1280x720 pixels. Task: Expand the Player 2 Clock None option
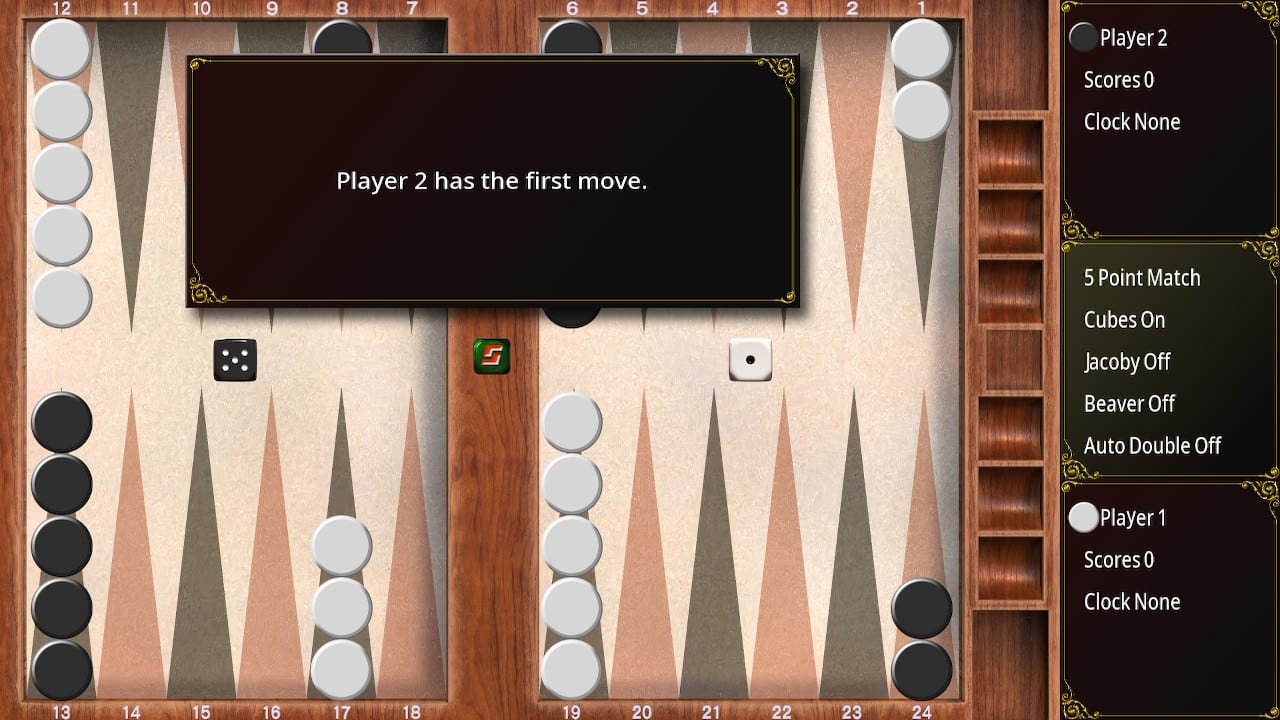[x=1132, y=121]
